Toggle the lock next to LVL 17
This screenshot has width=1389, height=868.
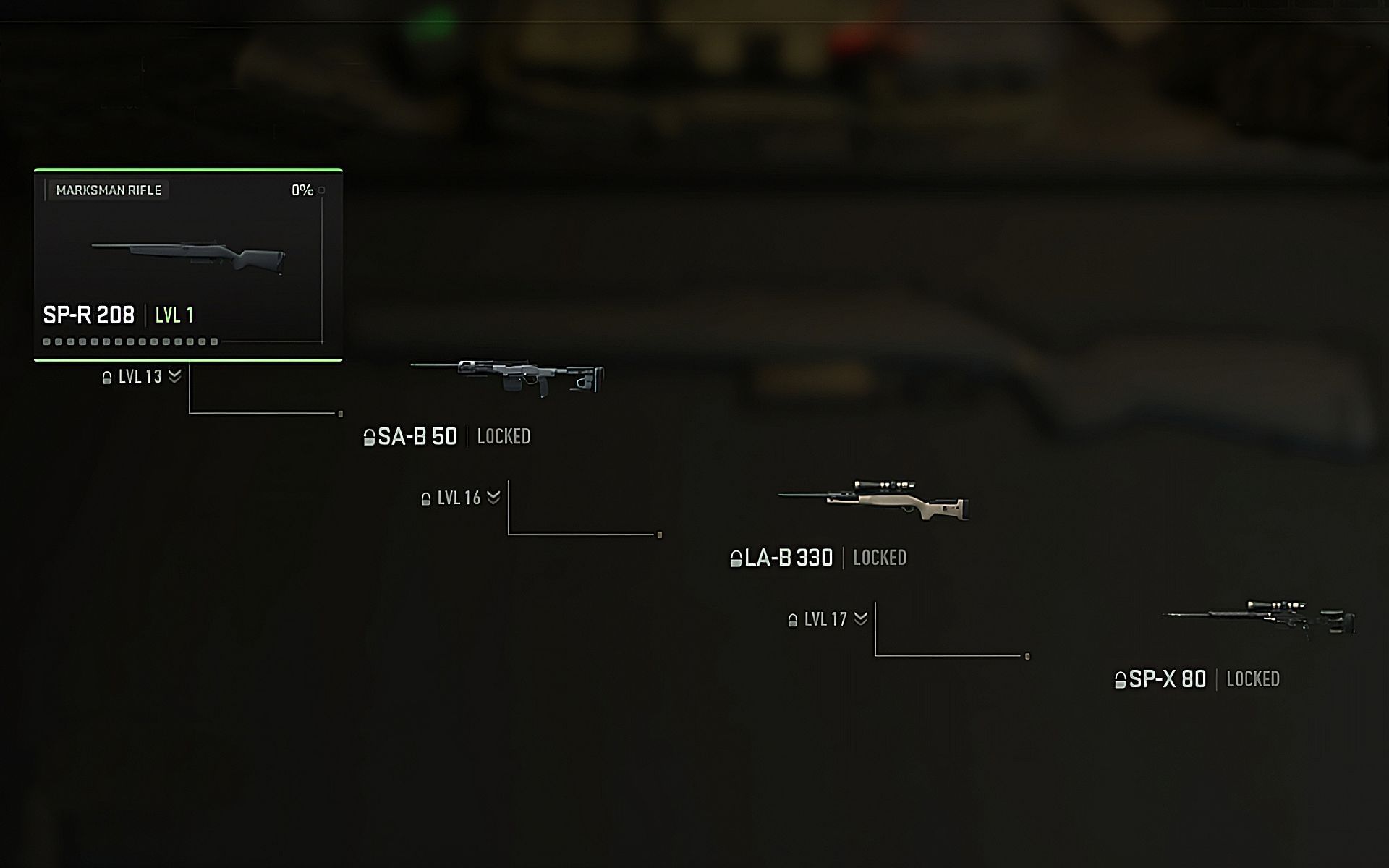tap(793, 619)
